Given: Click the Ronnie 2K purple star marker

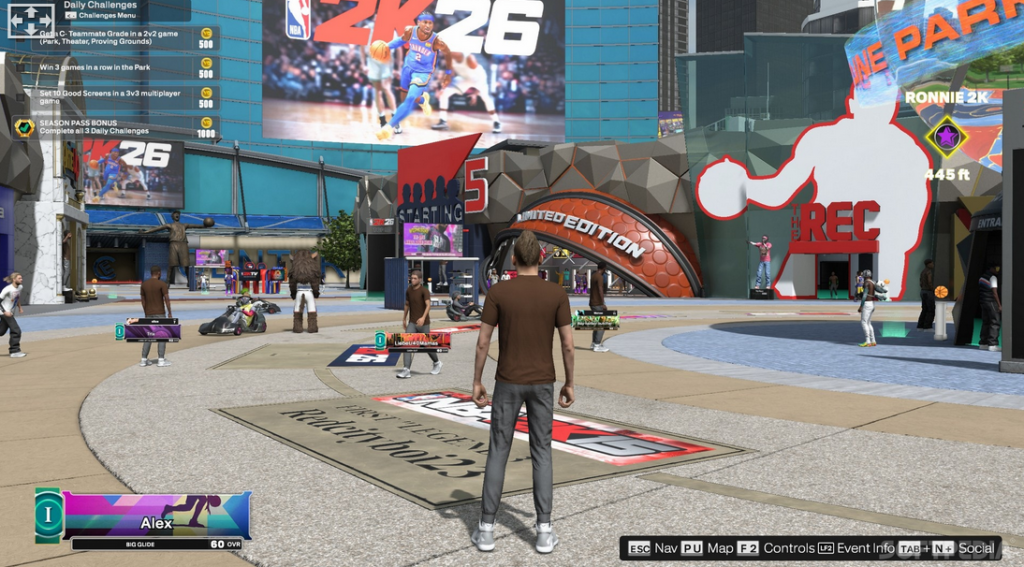Looking at the screenshot, I should click(x=945, y=136).
